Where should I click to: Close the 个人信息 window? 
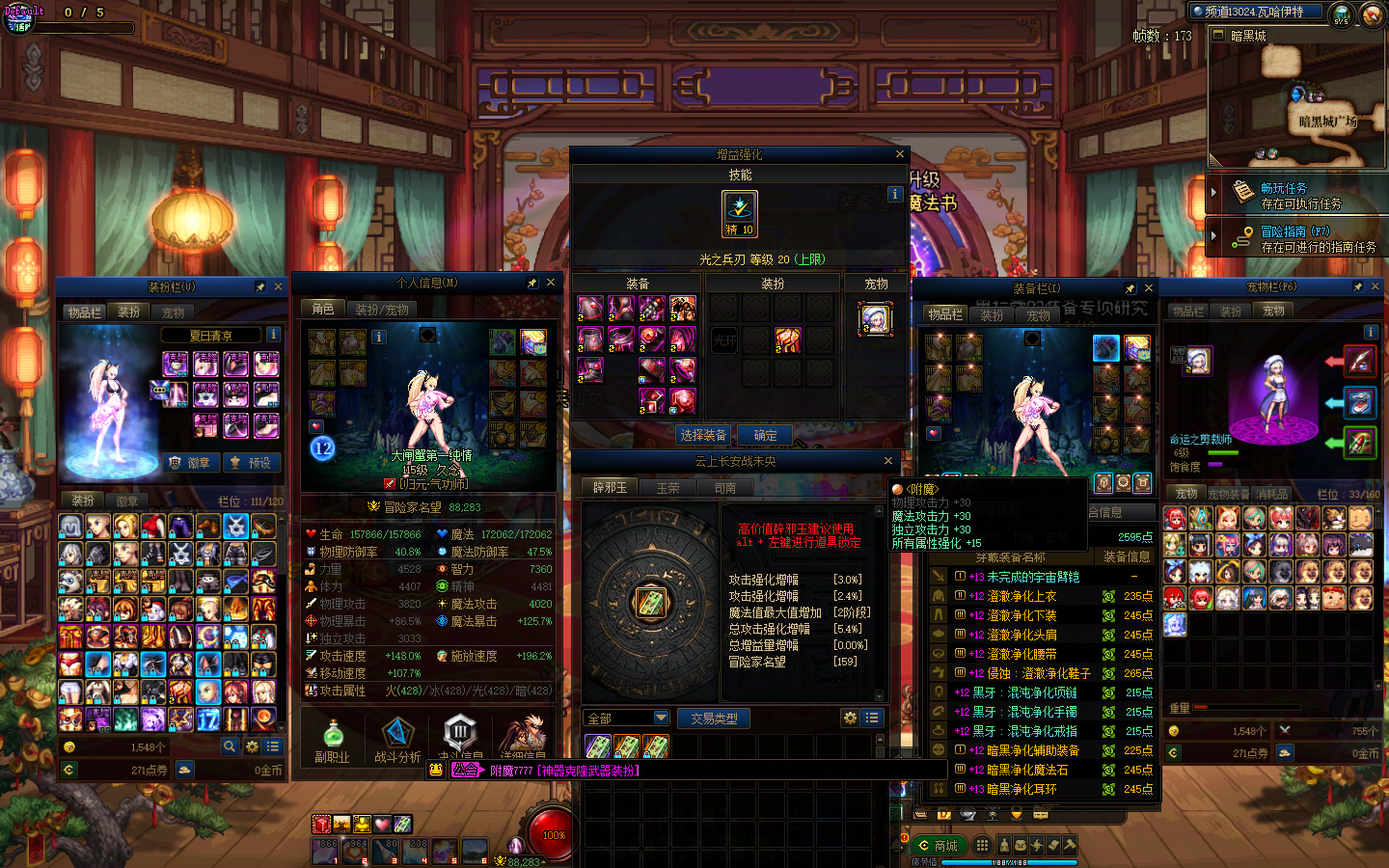(x=551, y=283)
